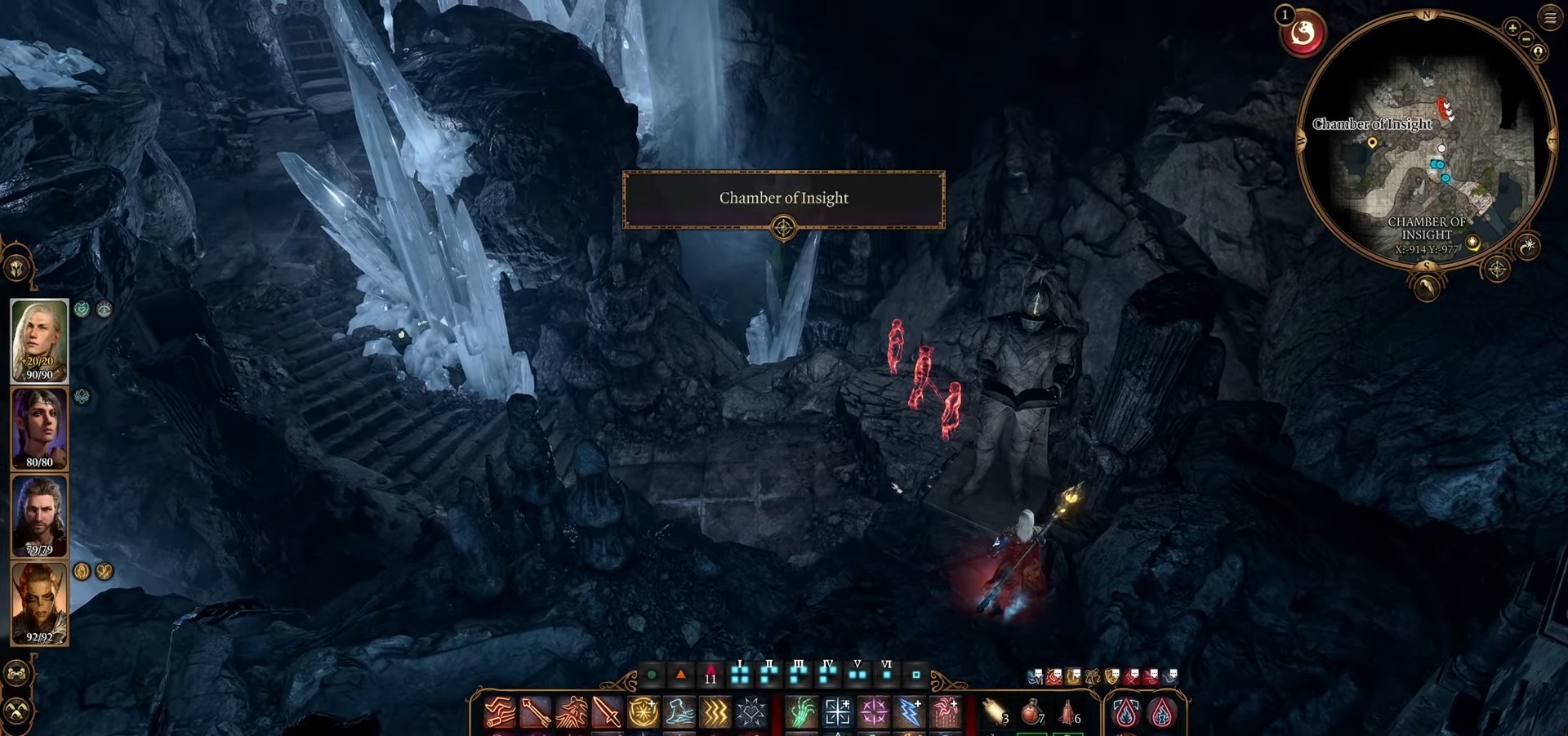Click the golden waypoint marker on minimap
This screenshot has width=1568, height=736.
pos(1372,143)
